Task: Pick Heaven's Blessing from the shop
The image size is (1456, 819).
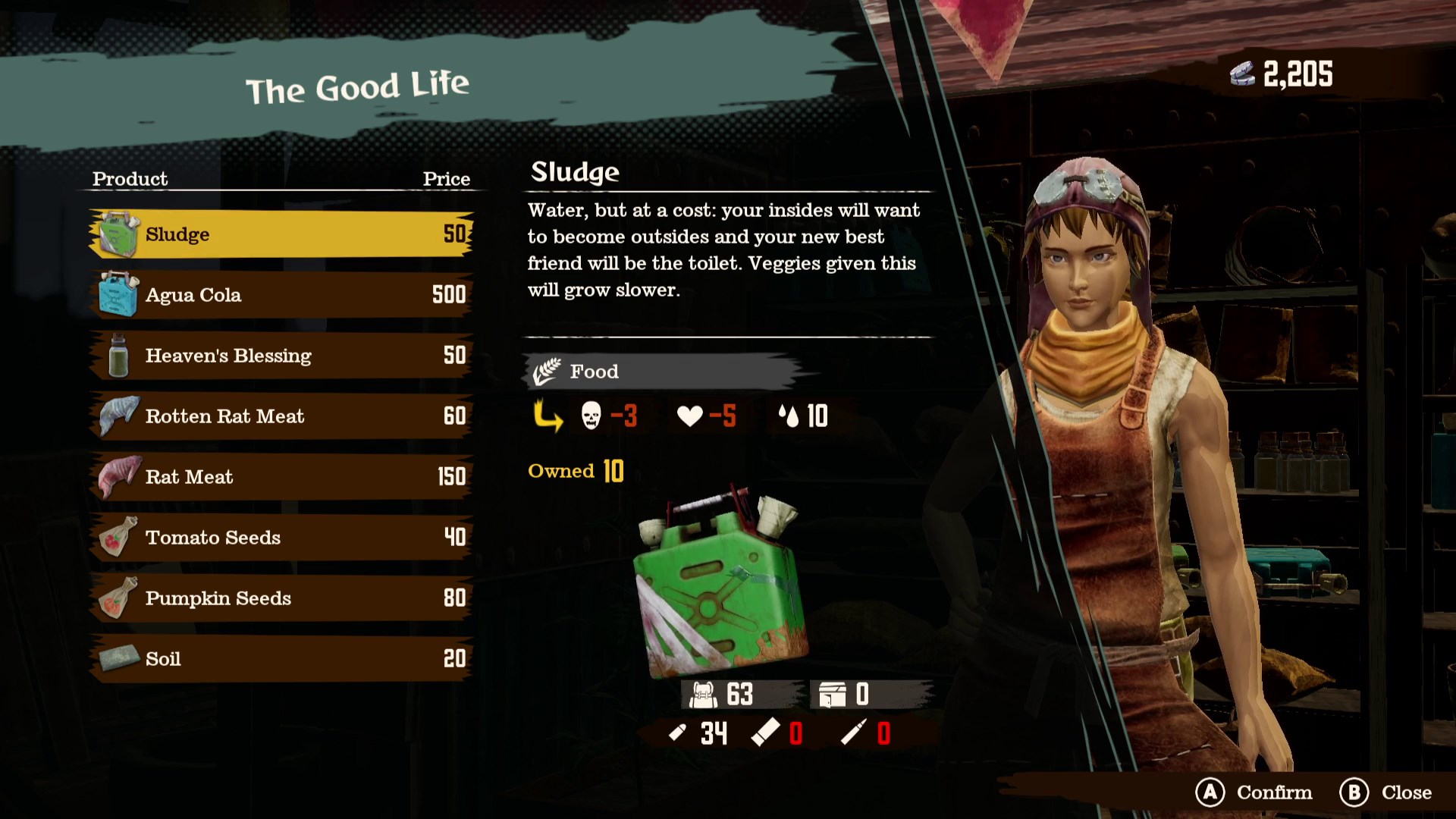Action: [x=281, y=356]
